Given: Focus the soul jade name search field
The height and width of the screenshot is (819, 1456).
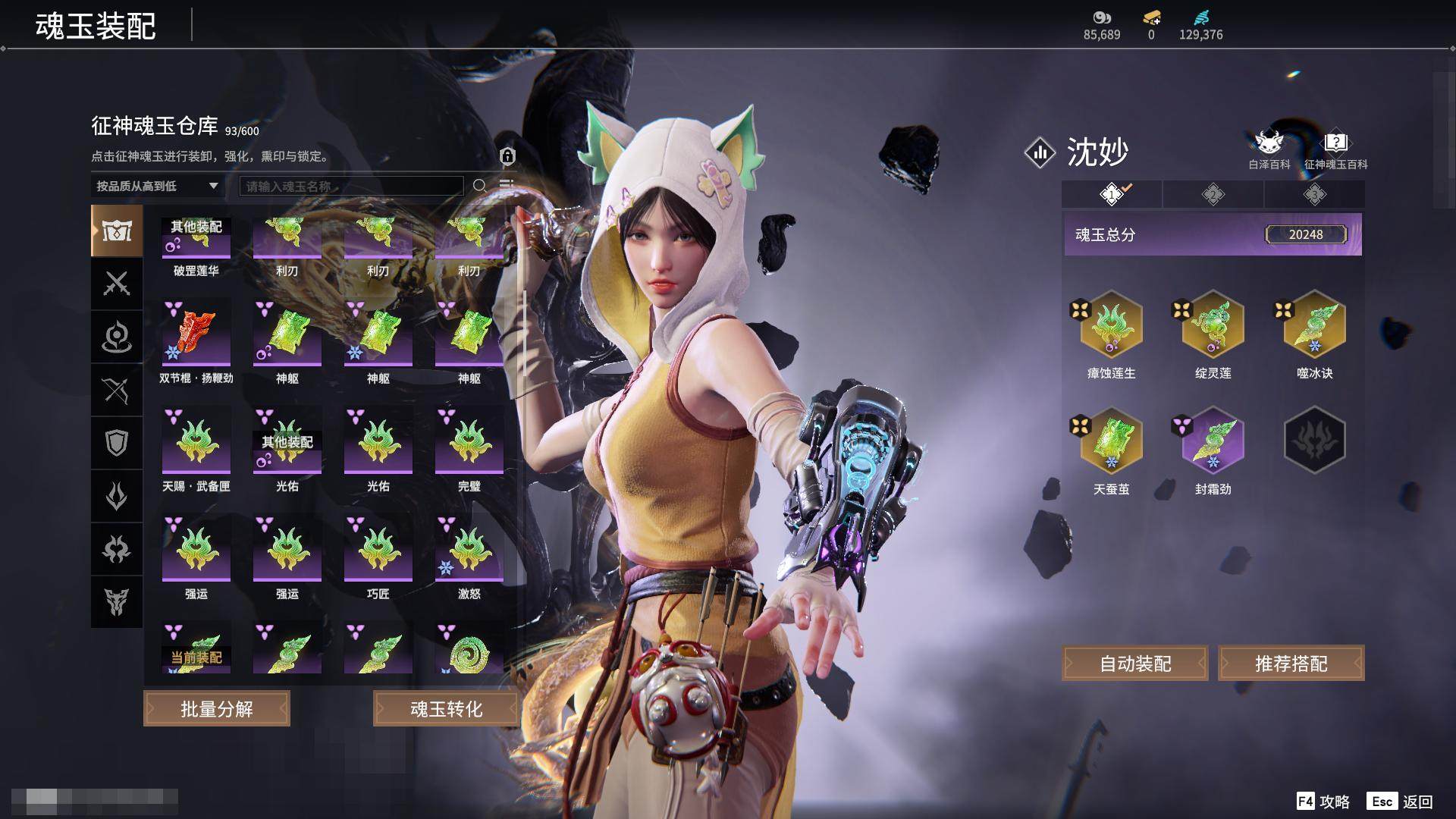Looking at the screenshot, I should [351, 186].
